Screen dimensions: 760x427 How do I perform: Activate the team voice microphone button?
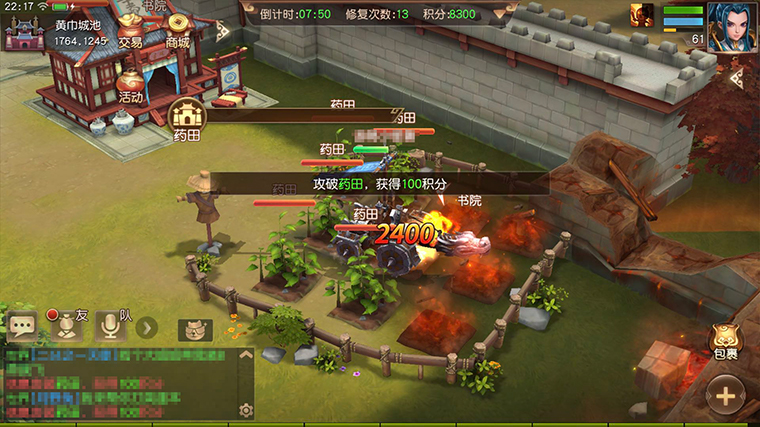click(111, 326)
